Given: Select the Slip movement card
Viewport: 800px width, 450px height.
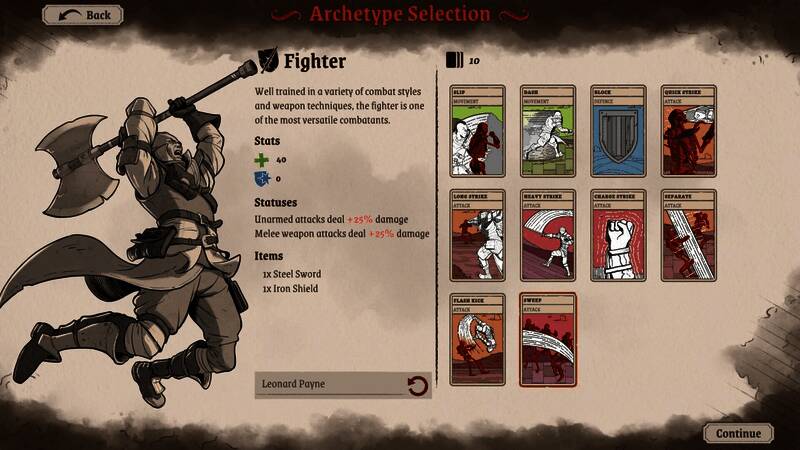Looking at the screenshot, I should coord(477,131).
